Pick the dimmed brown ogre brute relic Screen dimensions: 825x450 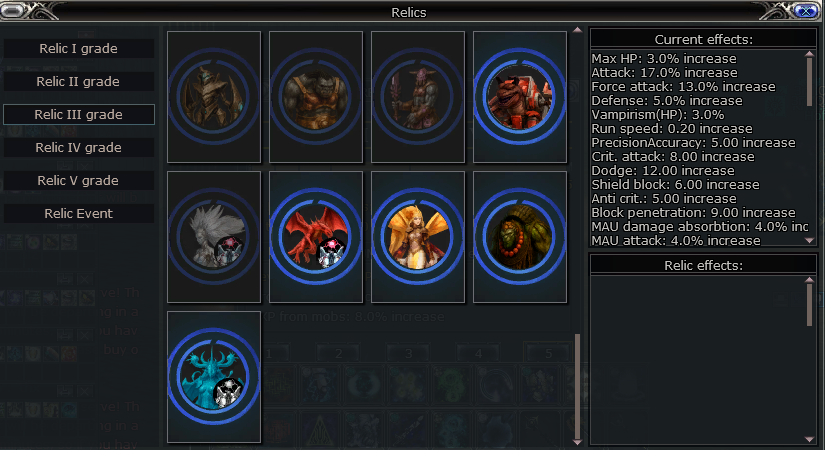click(316, 97)
